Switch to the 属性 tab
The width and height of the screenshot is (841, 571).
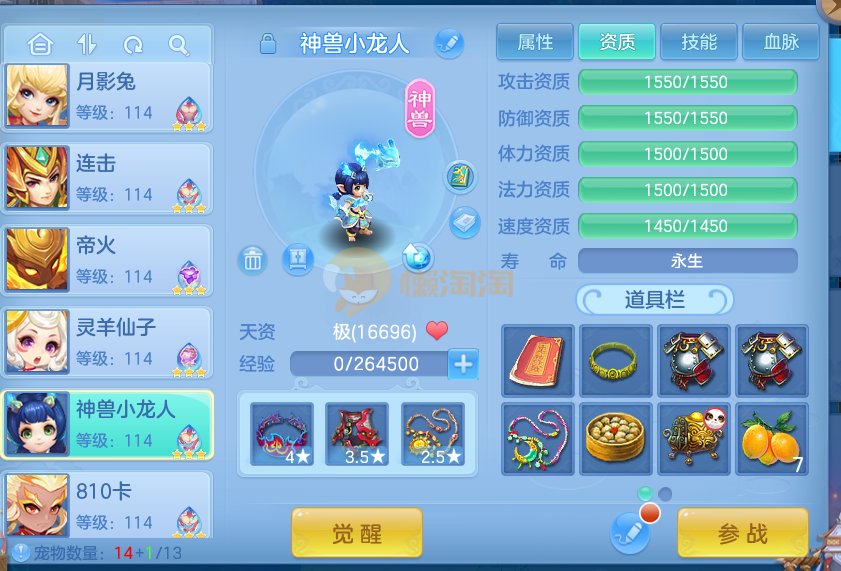pos(535,42)
